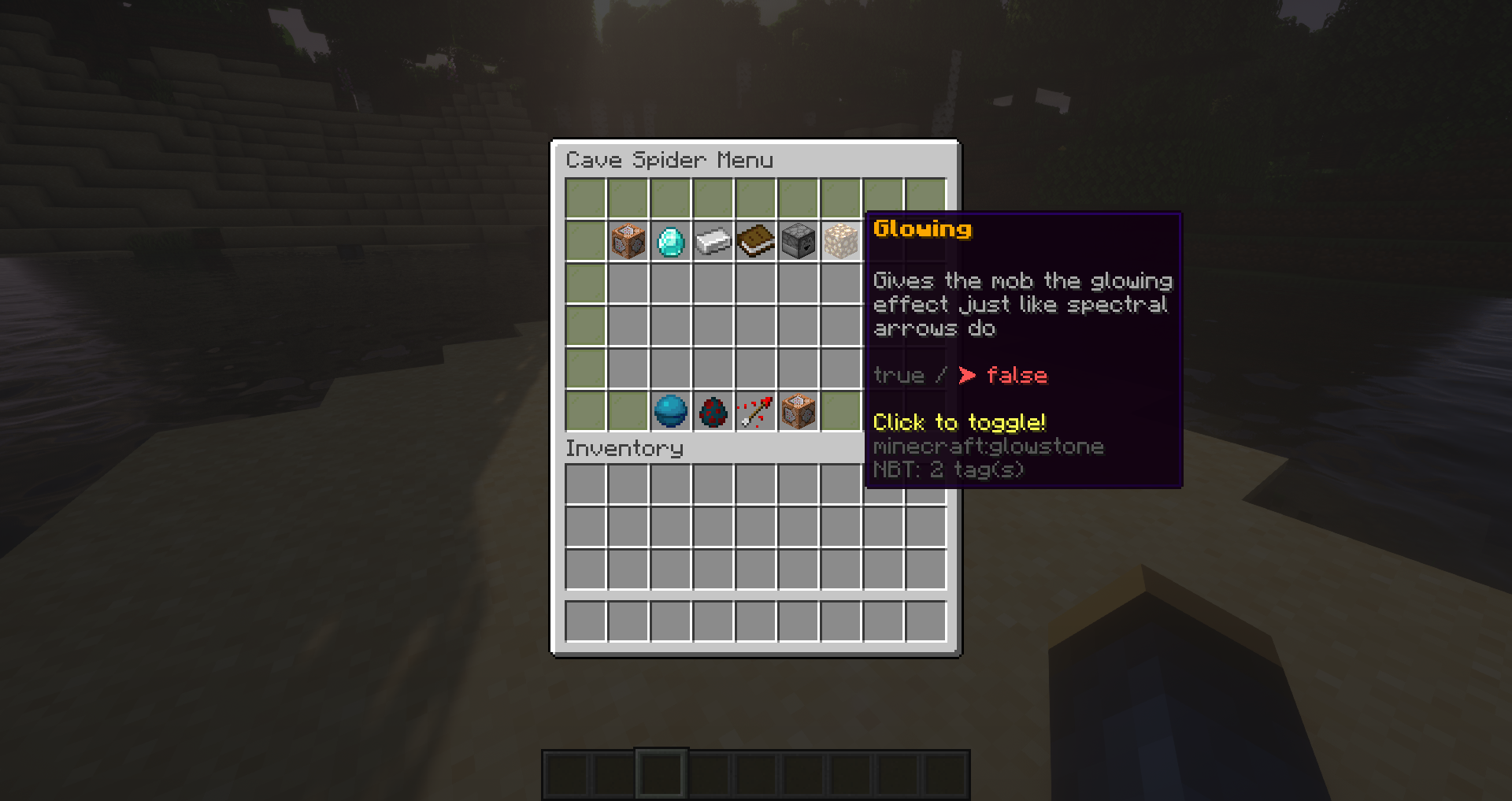Select the diamond item slot
Image resolution: width=1512 pixels, height=801 pixels.
point(671,241)
